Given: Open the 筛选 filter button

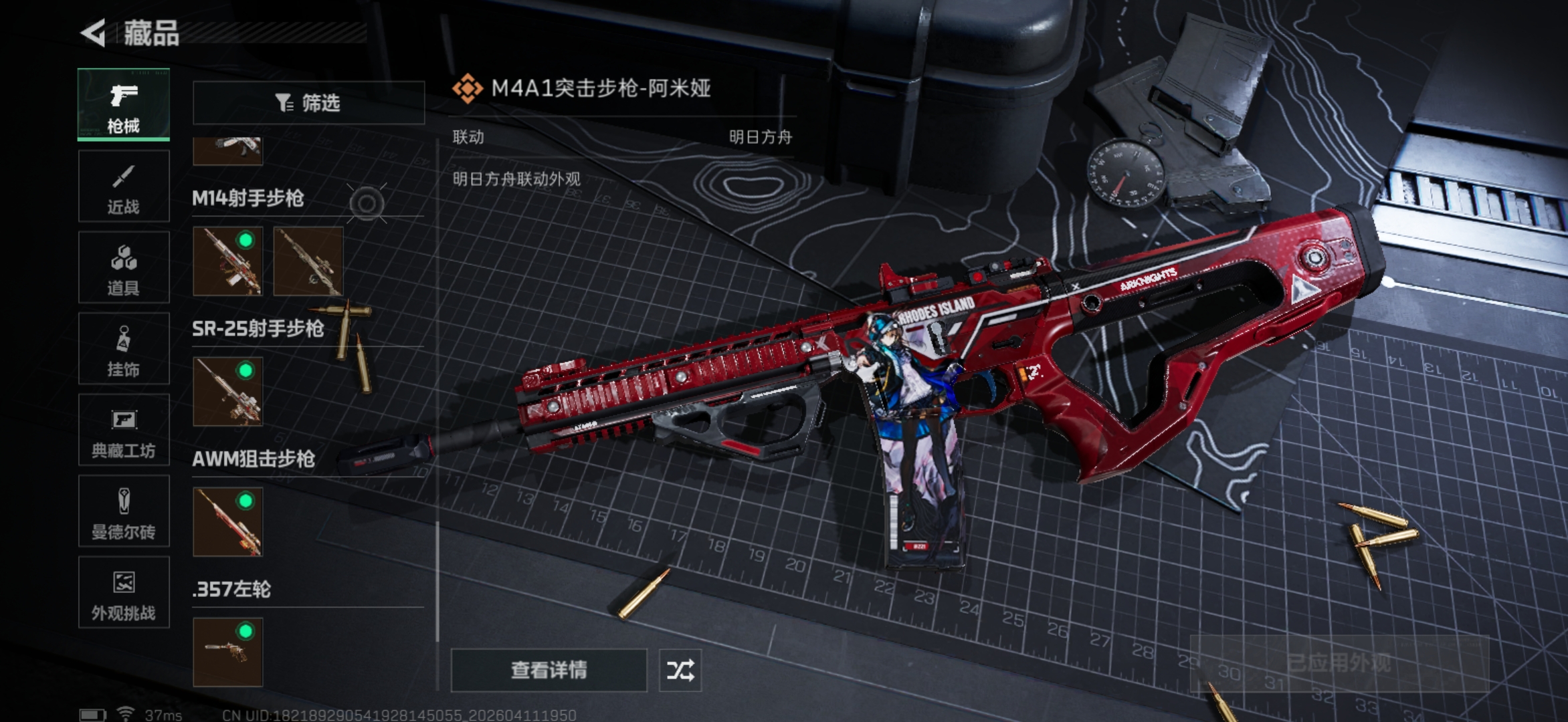Looking at the screenshot, I should click(x=308, y=103).
